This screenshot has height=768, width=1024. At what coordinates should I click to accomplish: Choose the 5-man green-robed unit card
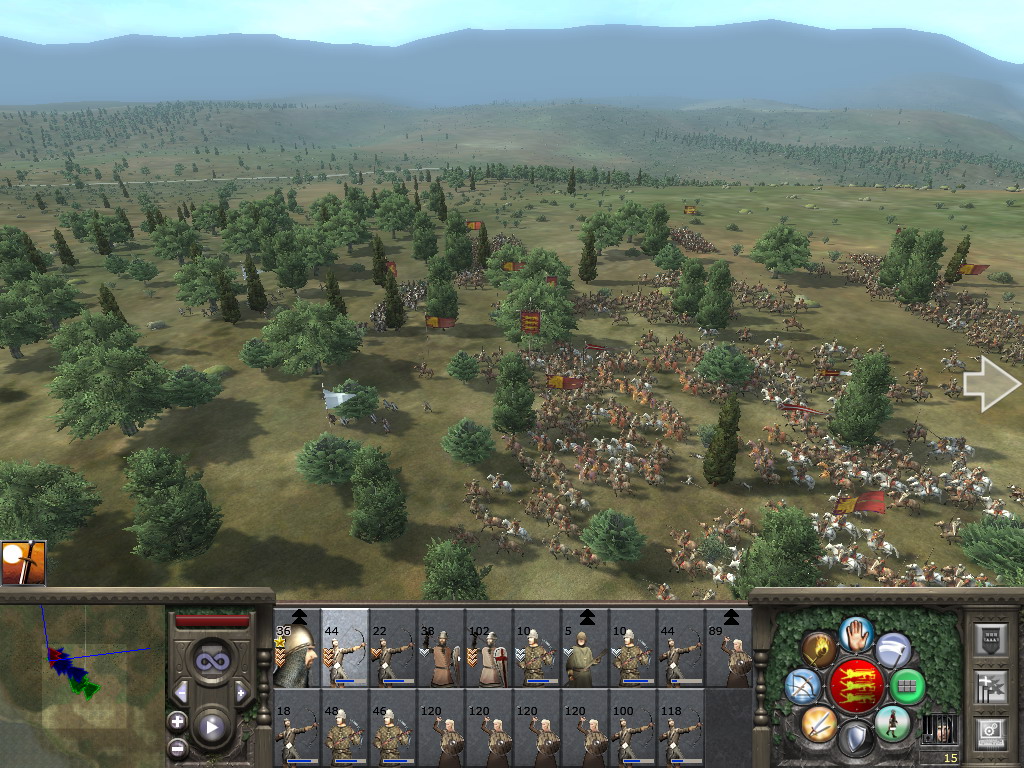(x=585, y=649)
